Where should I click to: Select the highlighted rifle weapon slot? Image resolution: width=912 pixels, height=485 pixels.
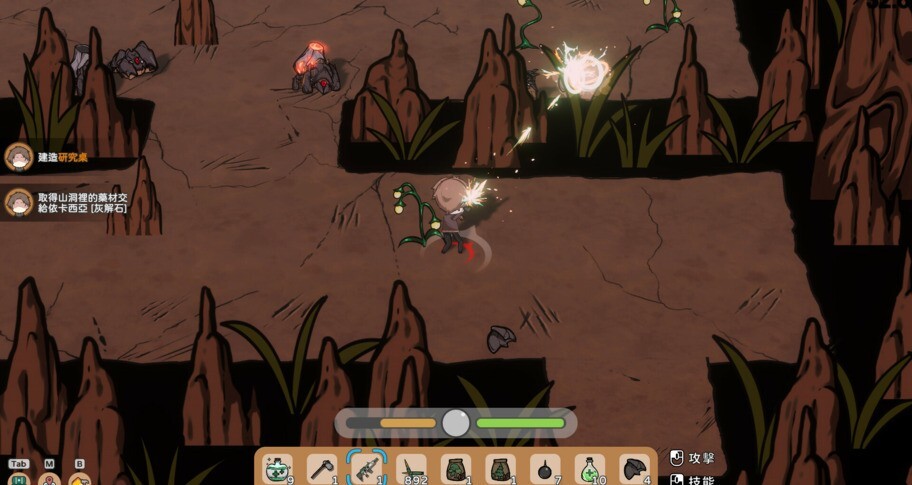[366, 468]
